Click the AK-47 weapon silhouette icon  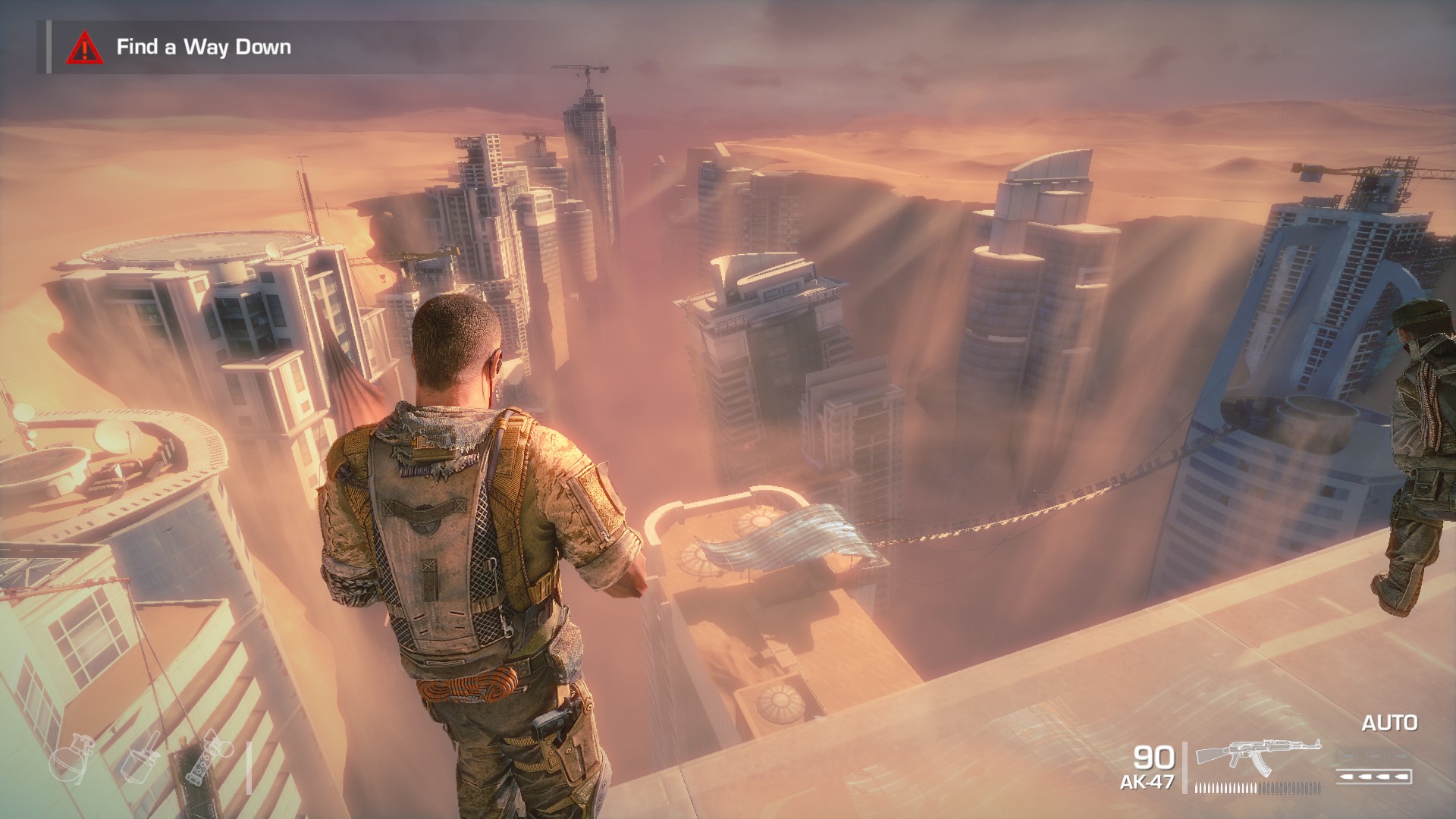pos(1257,757)
